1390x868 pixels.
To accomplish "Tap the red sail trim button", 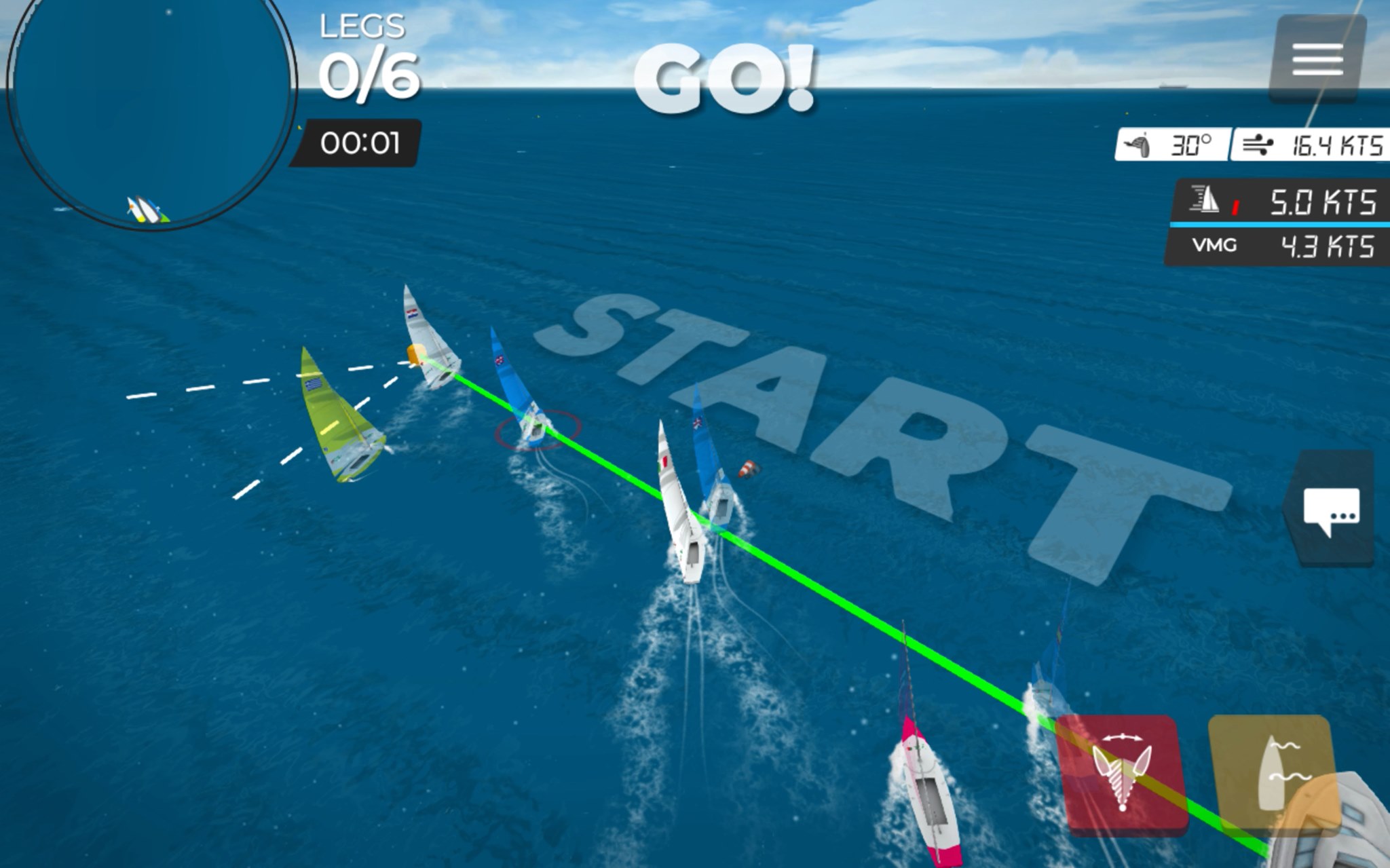I will (x=1121, y=774).
